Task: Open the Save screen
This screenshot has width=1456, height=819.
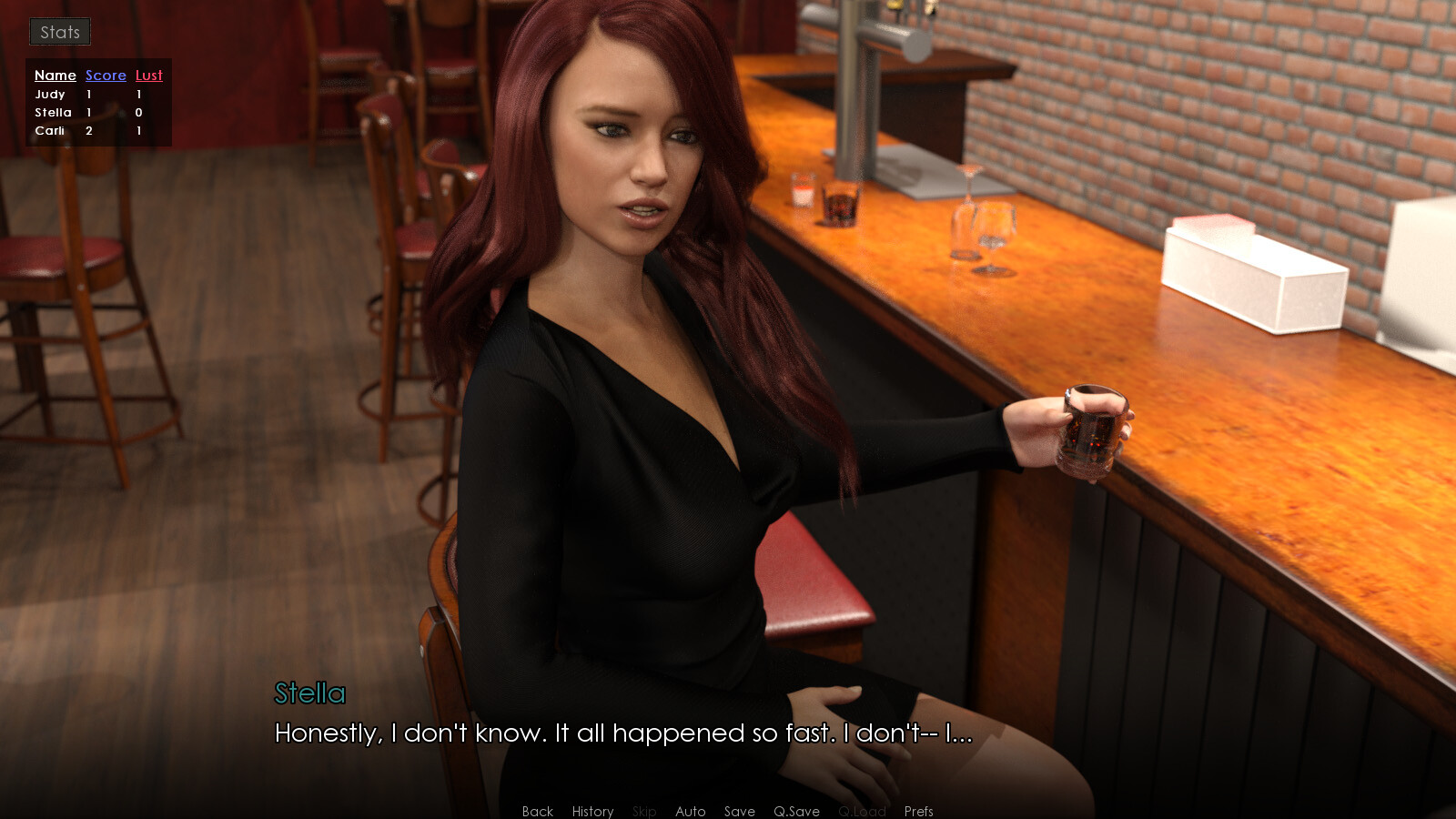Action: pyautogui.click(x=739, y=811)
